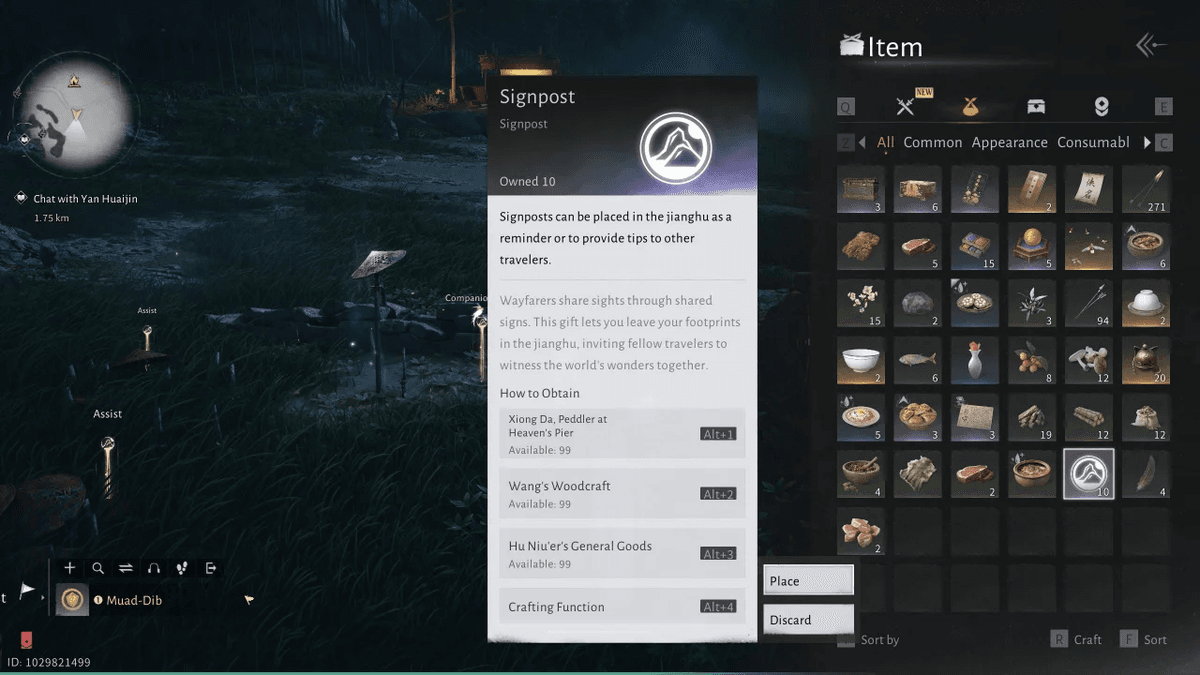
Task: Leave the party via exit icon
Action: (211, 568)
